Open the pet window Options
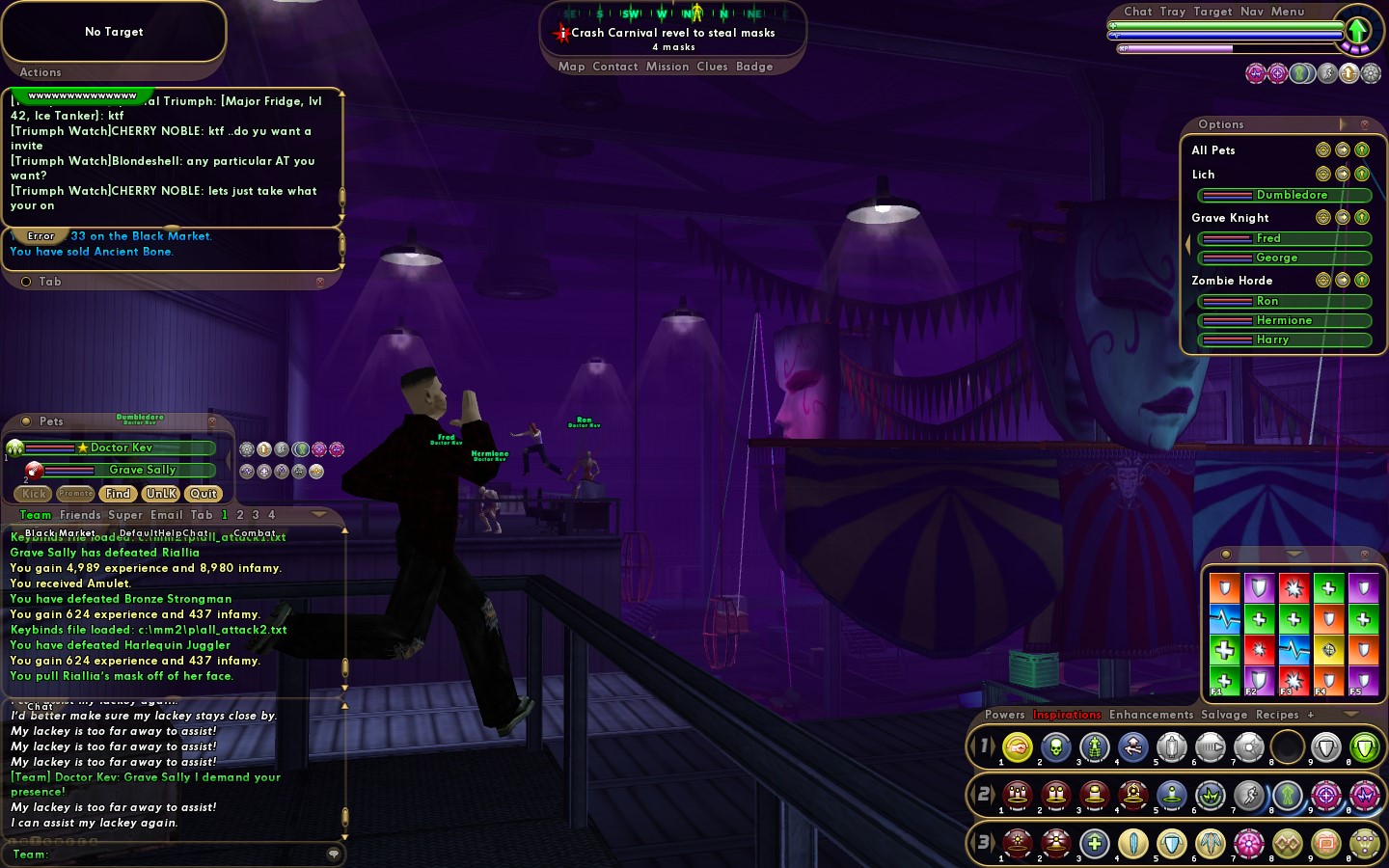The height and width of the screenshot is (868, 1389). point(1220,124)
